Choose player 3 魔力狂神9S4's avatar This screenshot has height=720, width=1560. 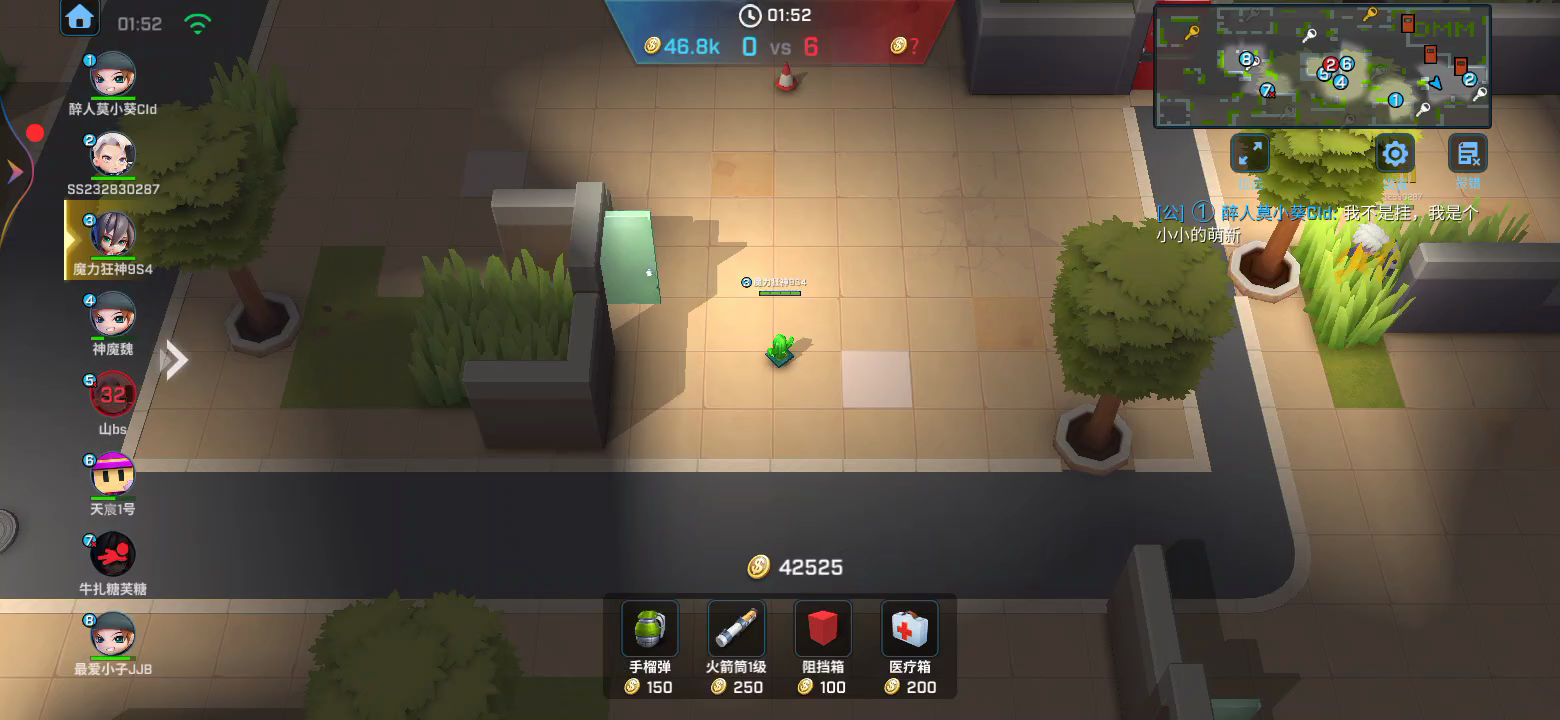coord(113,234)
